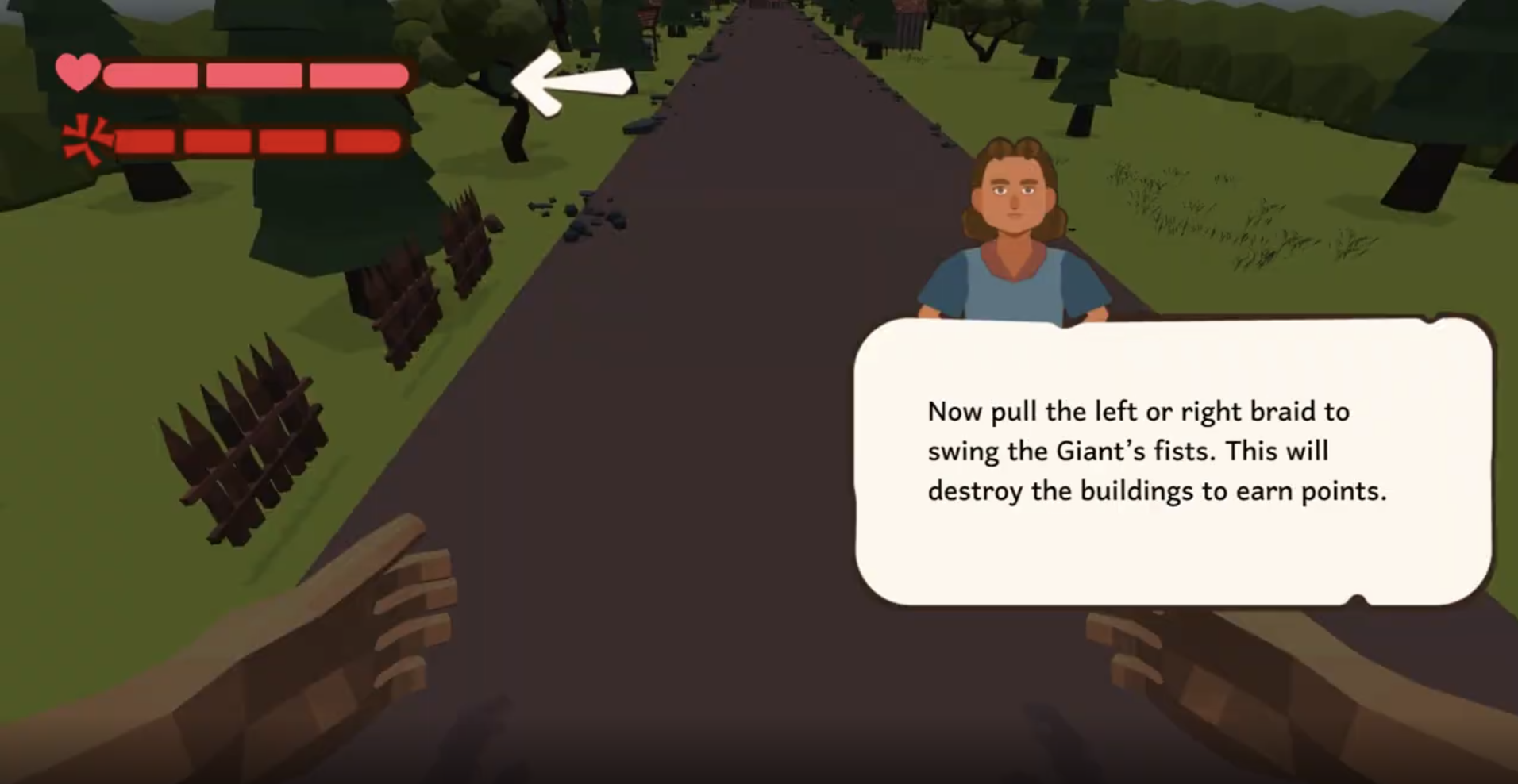1518x784 pixels.
Task: Toggle the first health bar segment
Action: click(151, 74)
